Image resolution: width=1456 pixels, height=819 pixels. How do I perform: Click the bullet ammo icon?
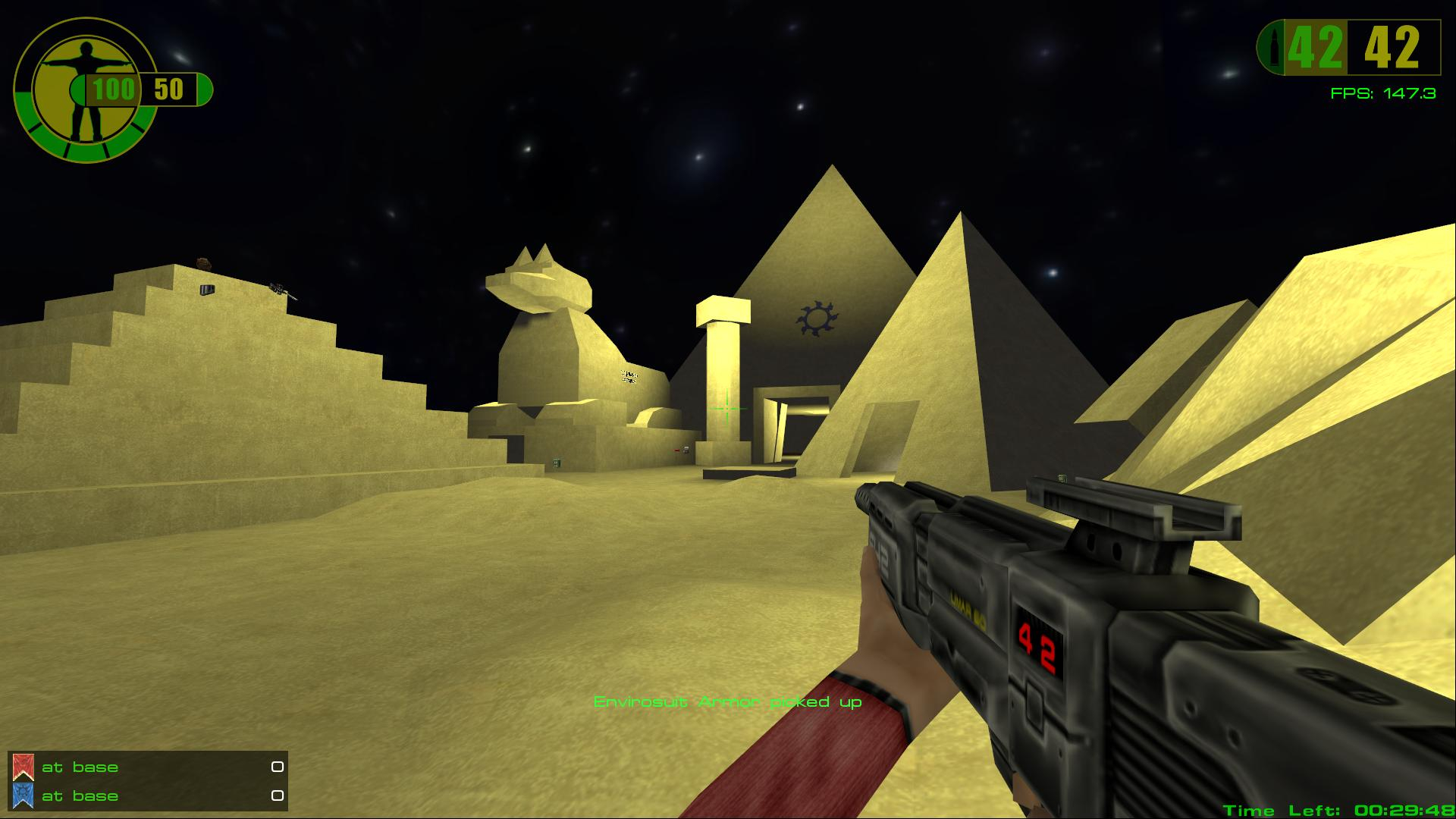click(1272, 48)
